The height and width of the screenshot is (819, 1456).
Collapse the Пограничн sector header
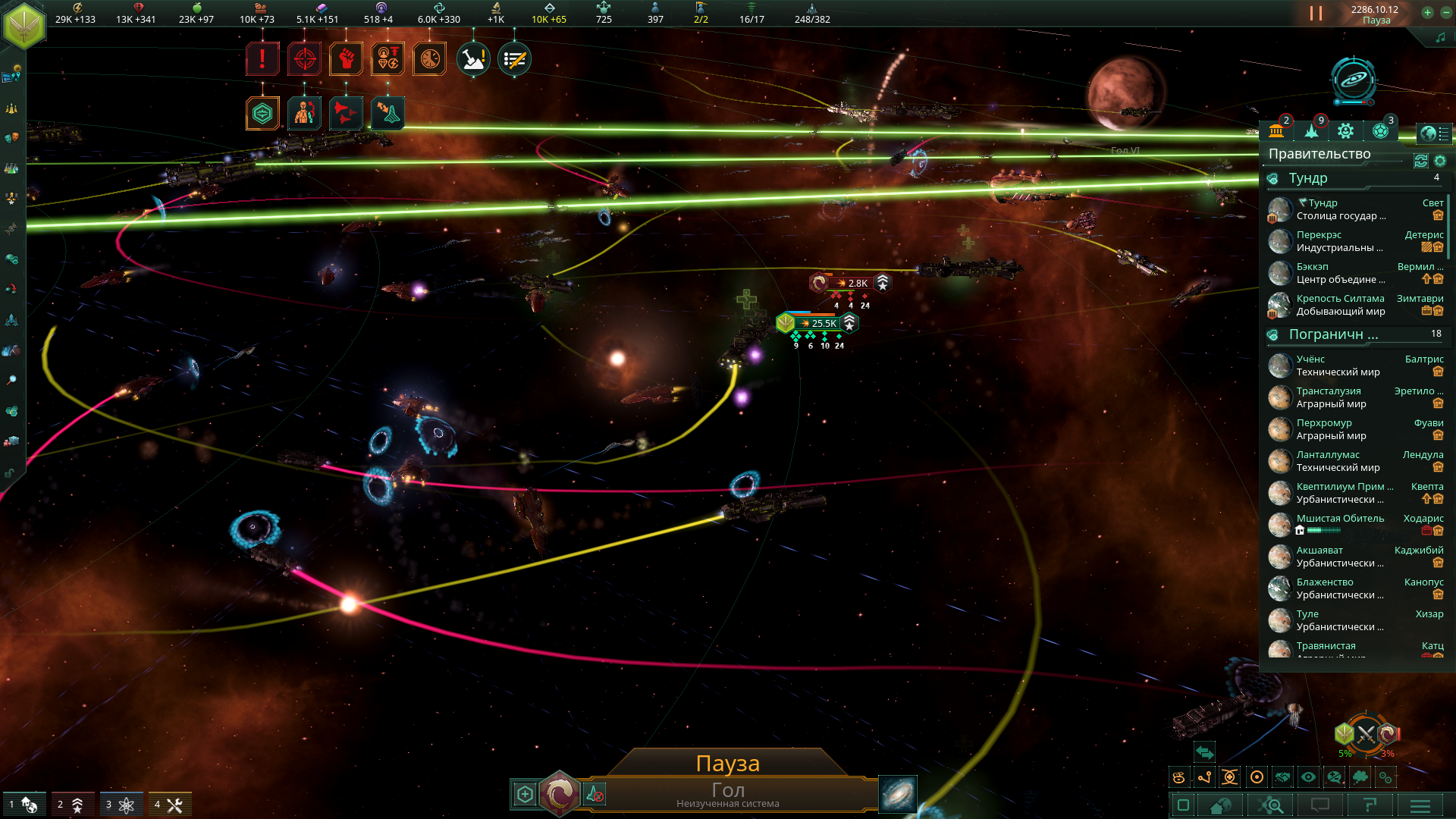[x=1332, y=334]
